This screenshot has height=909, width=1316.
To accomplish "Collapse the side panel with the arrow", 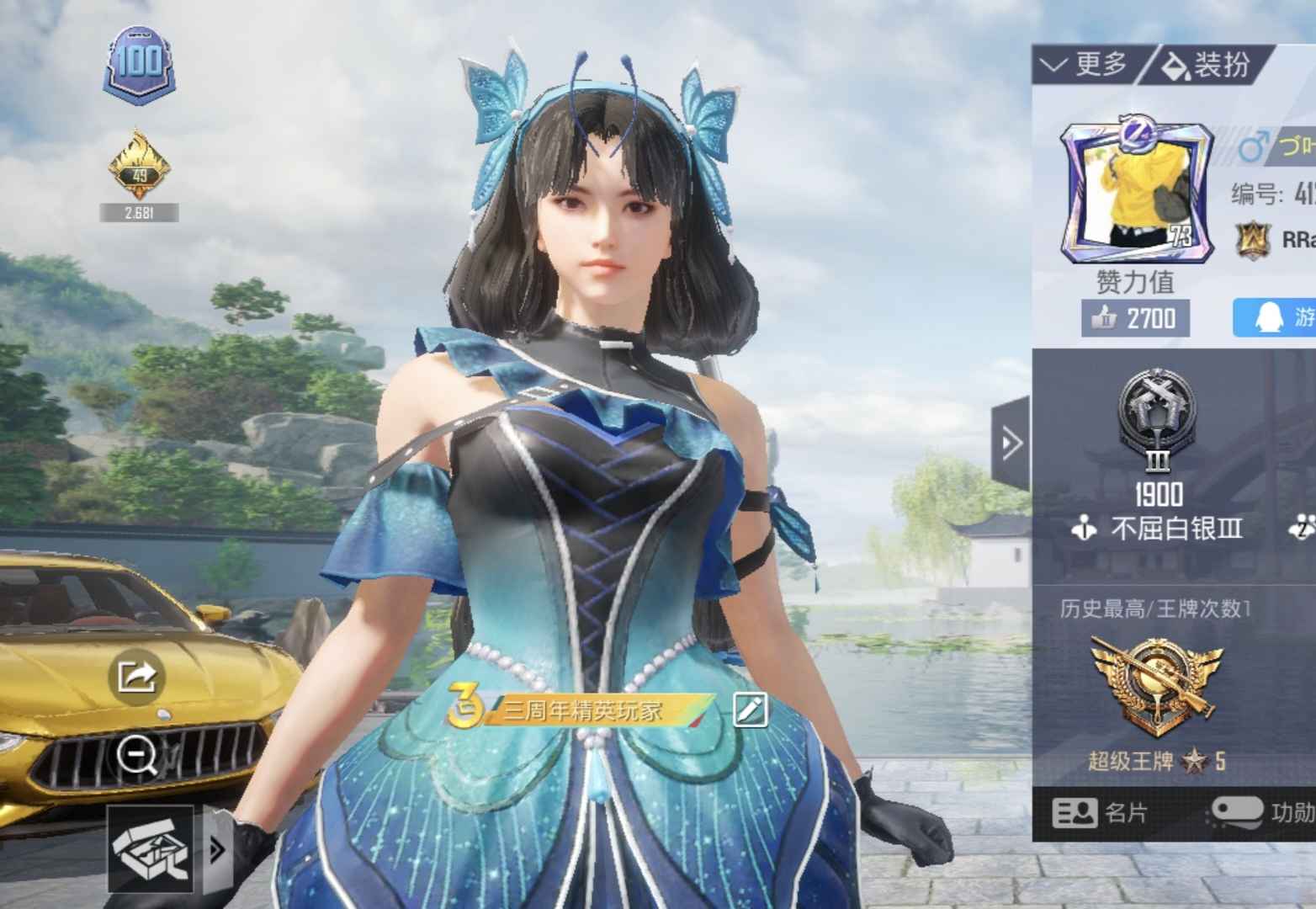I will tap(1011, 443).
